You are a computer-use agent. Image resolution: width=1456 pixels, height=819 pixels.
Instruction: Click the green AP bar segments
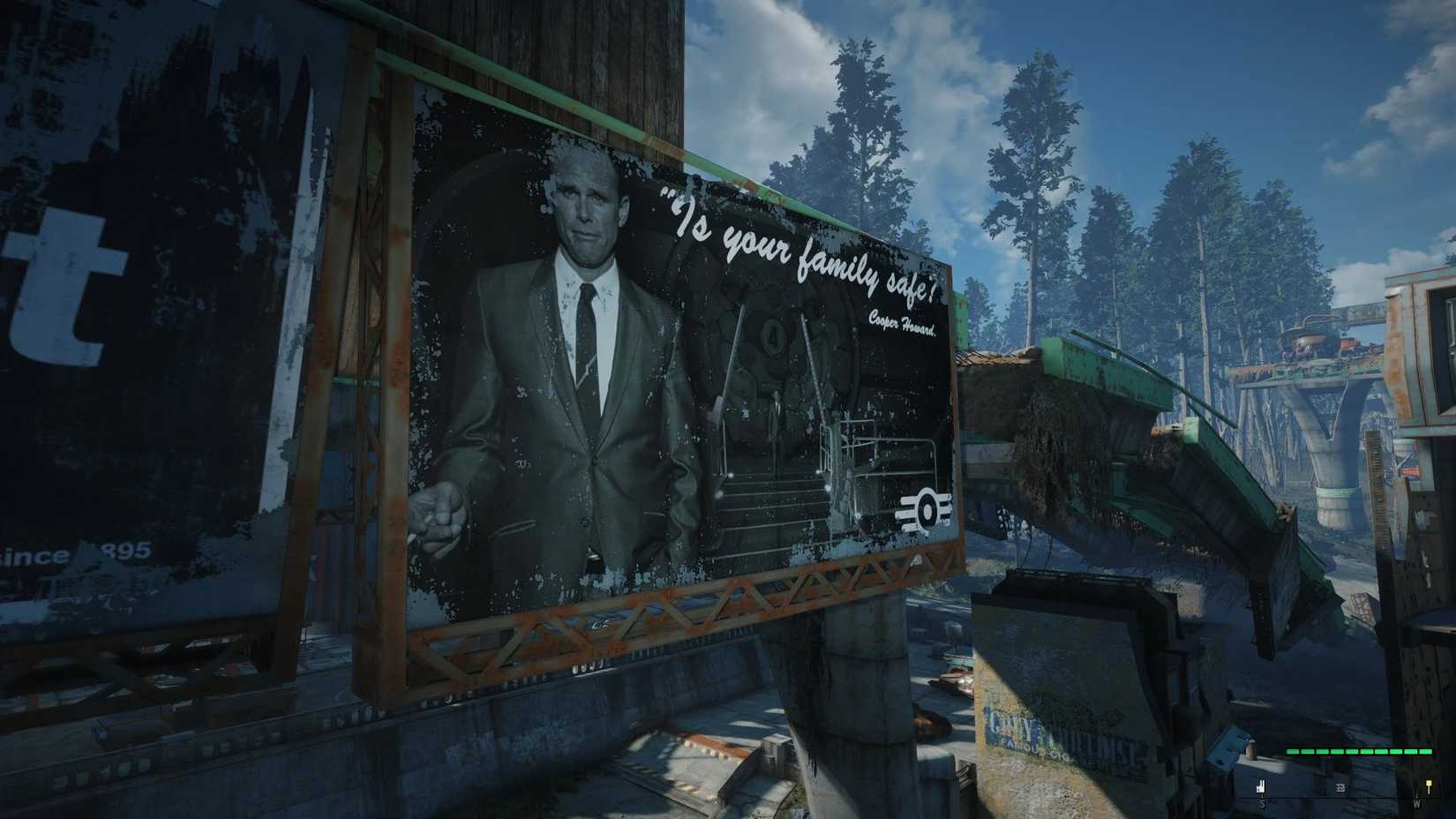pos(1359,751)
